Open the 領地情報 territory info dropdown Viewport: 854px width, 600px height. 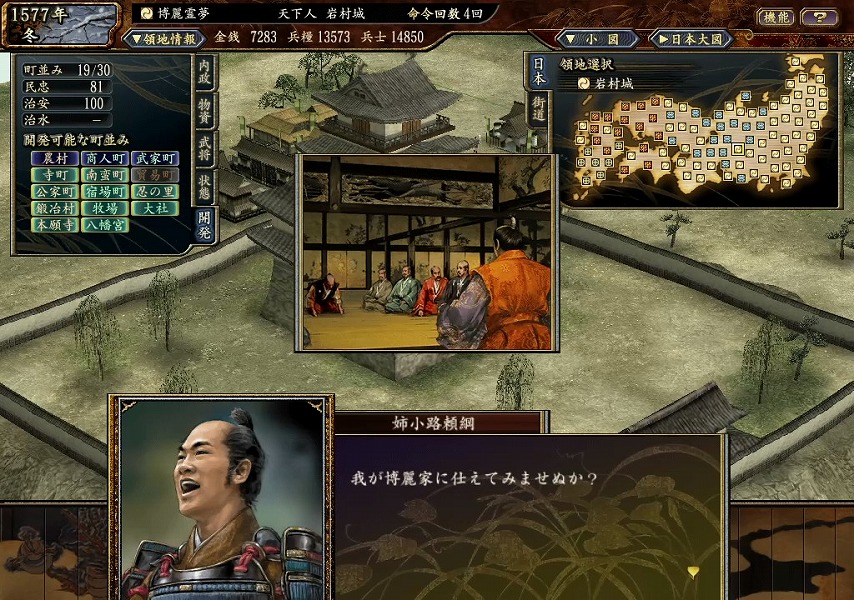pos(162,38)
